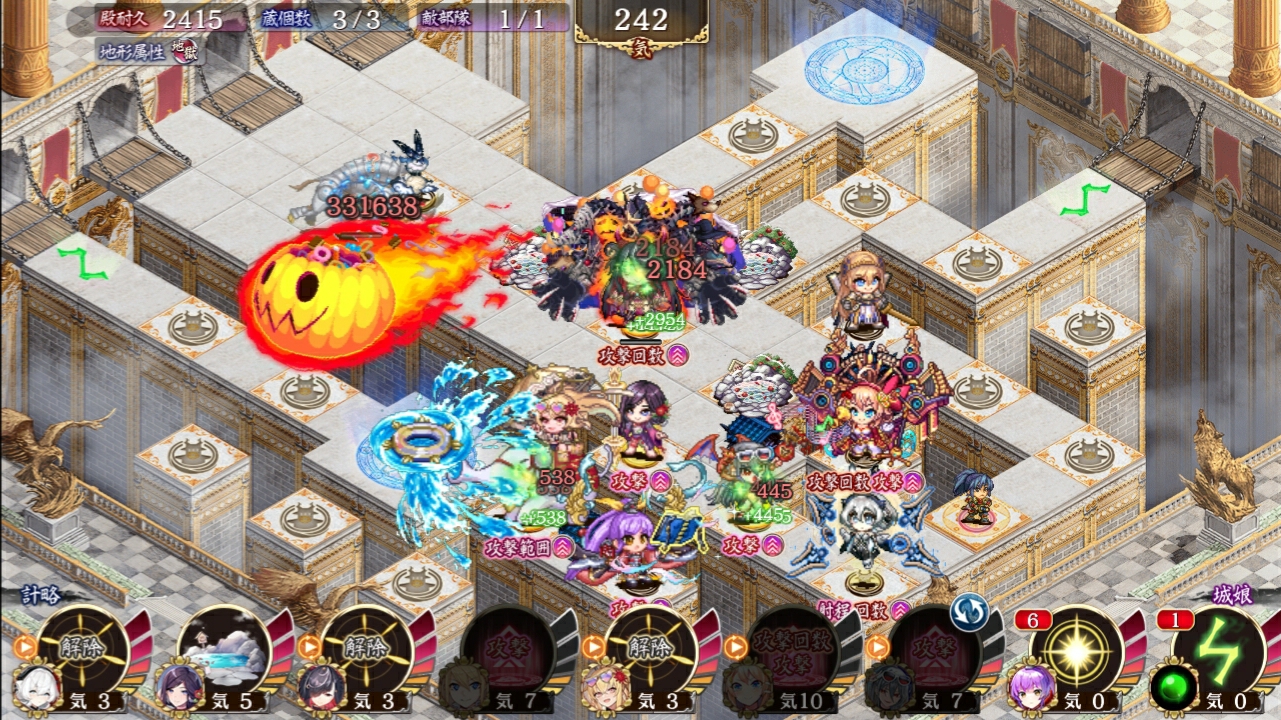Activate the golden starburst skill
This screenshot has height=720, width=1281.
coord(1076,650)
